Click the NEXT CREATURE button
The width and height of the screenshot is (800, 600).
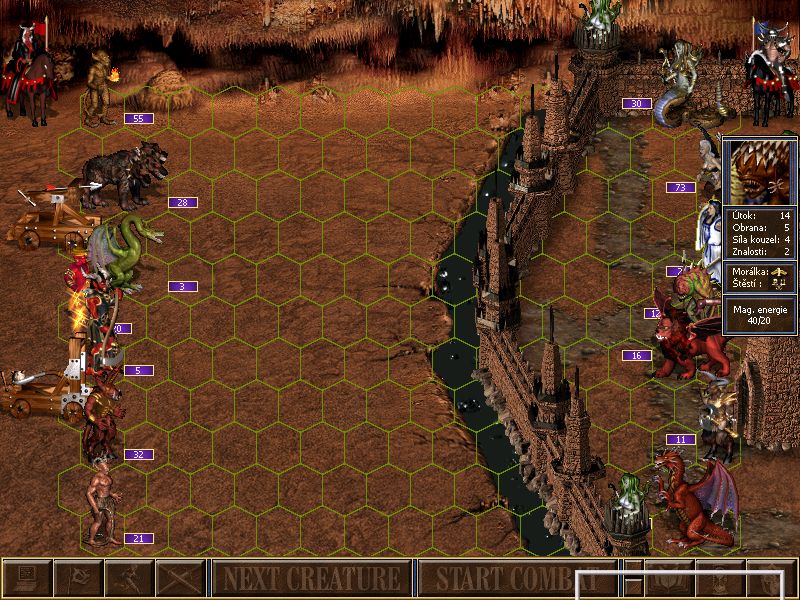311,578
